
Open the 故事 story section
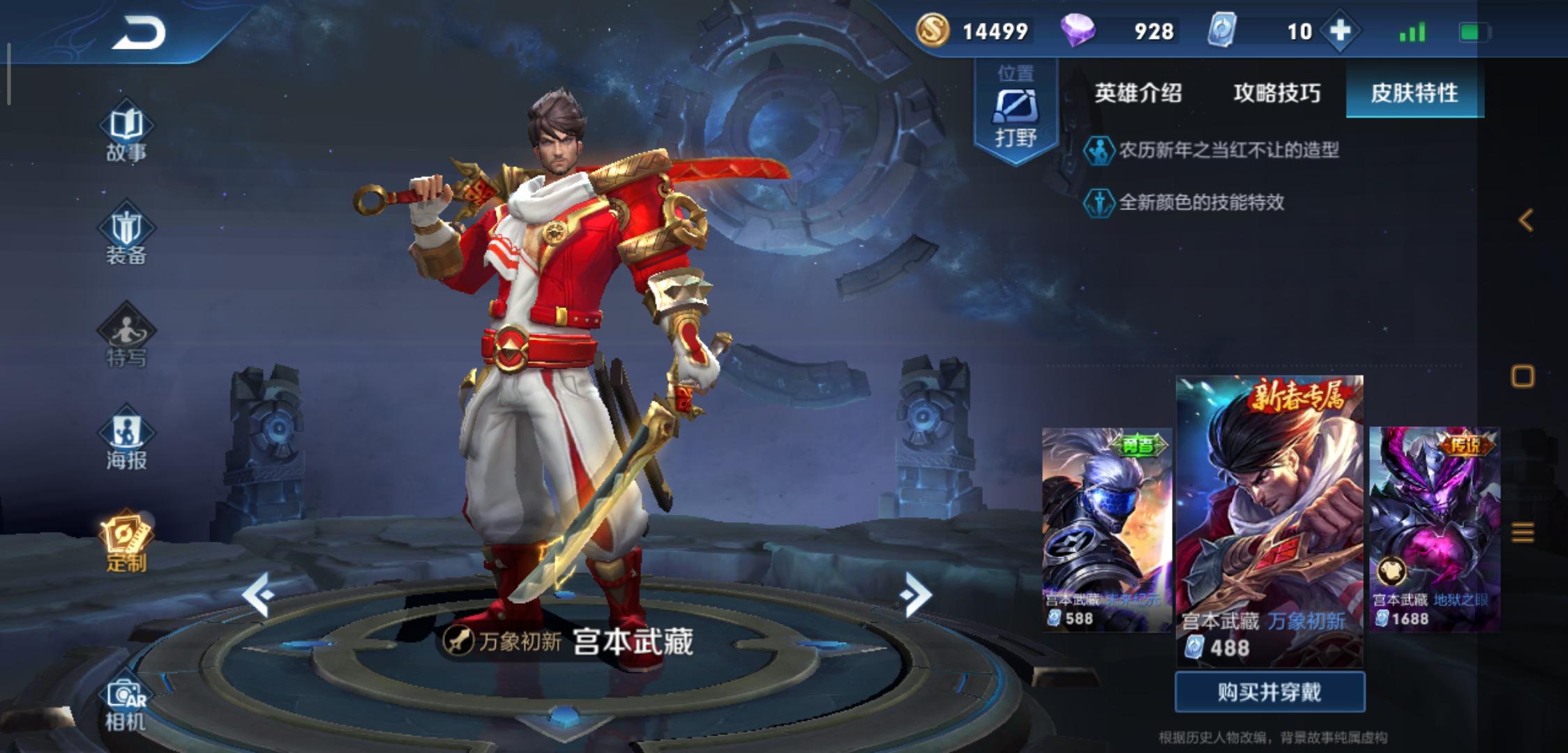[126, 135]
